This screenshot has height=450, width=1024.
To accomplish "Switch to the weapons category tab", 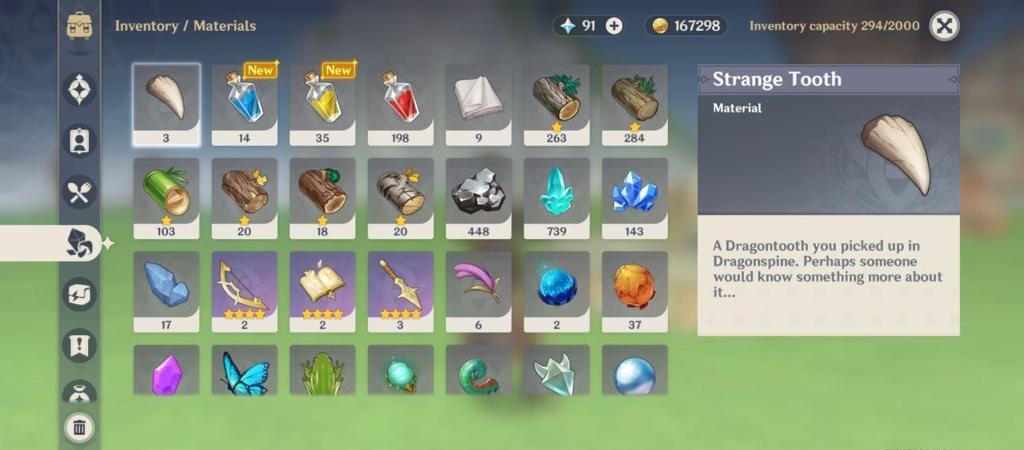I will click(x=79, y=90).
